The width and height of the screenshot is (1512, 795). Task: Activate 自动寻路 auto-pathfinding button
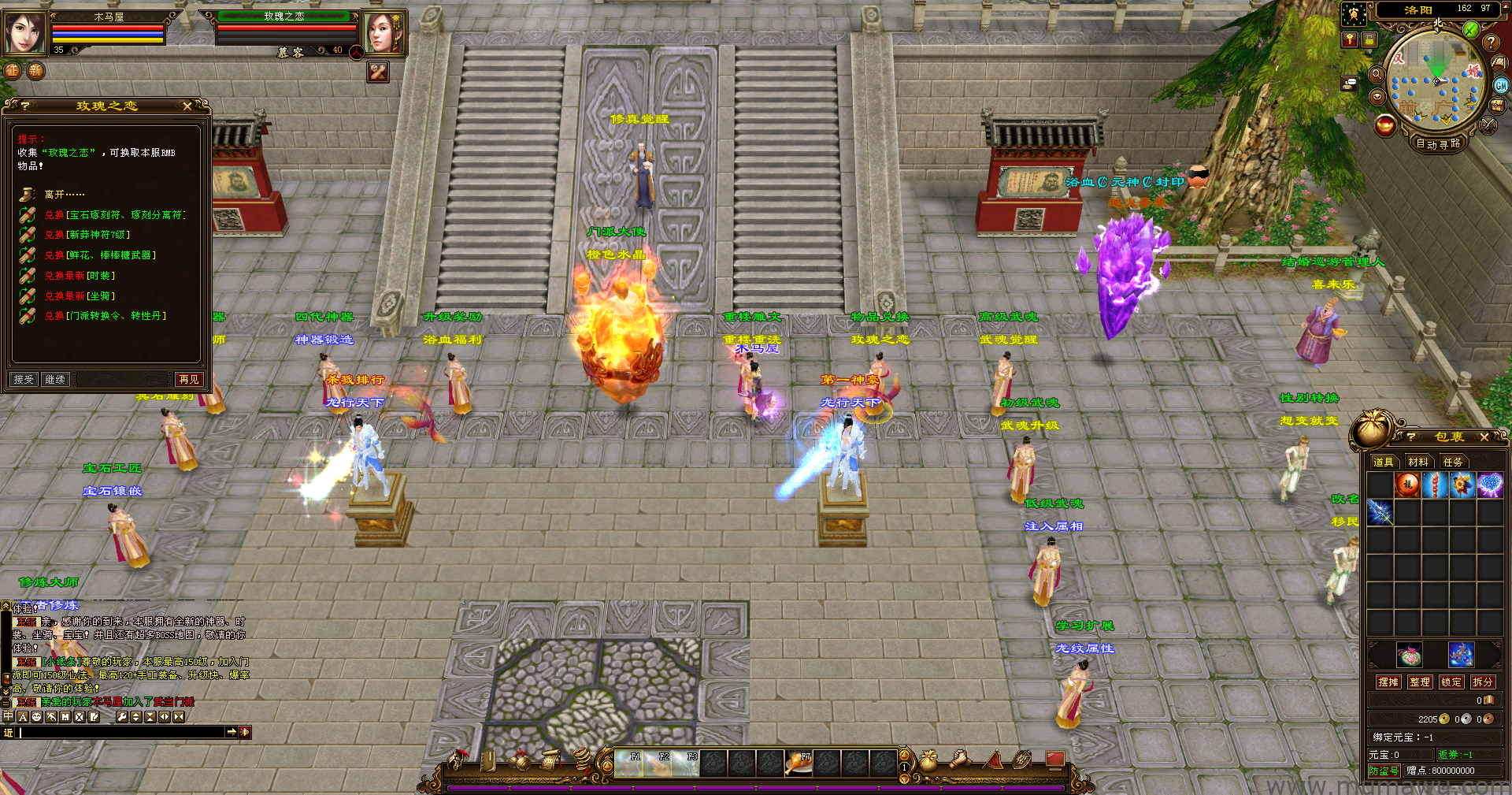coord(1438,143)
